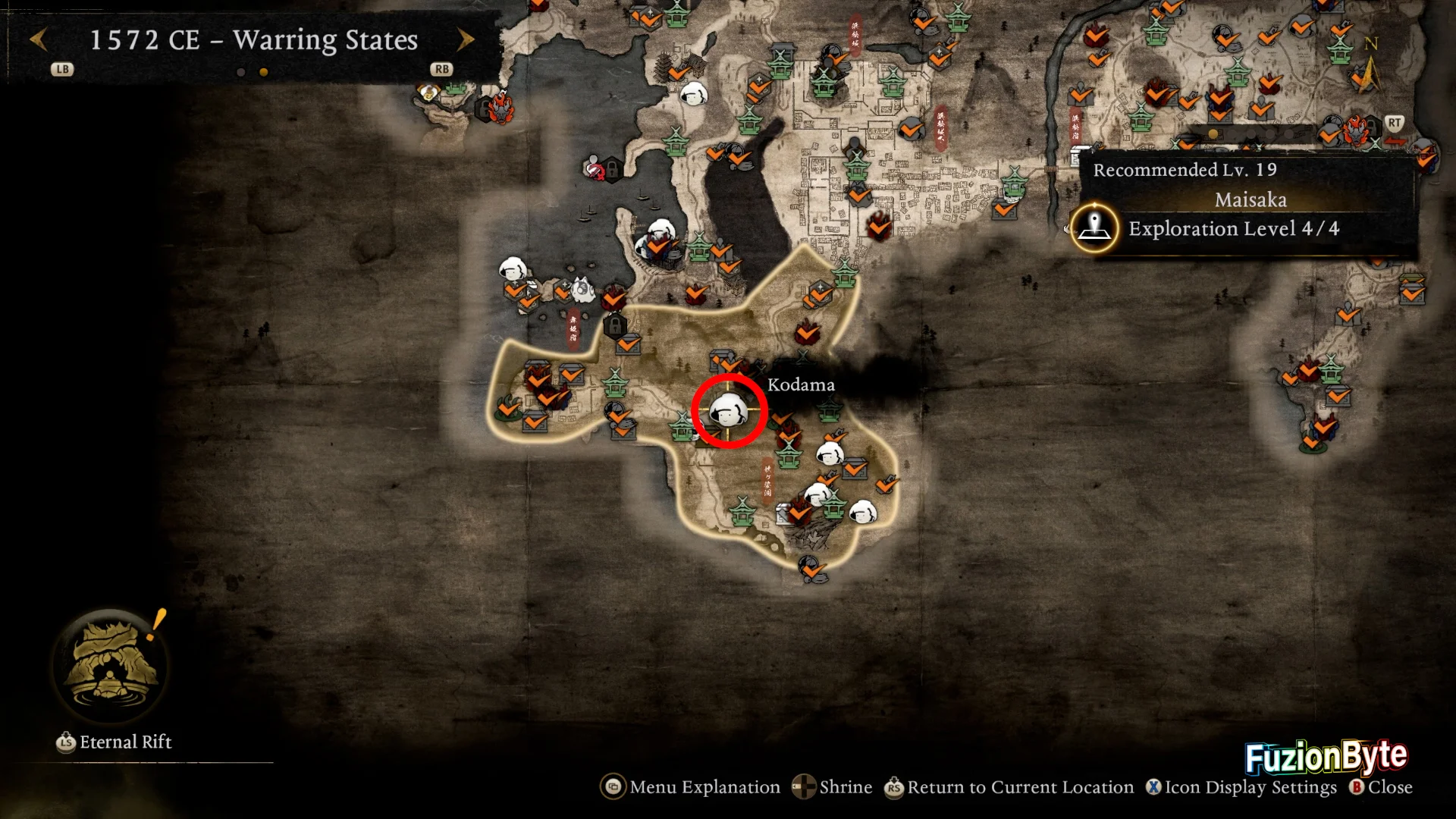1456x819 pixels.
Task: Open the Eternal Rift emblem
Action: tap(111, 665)
